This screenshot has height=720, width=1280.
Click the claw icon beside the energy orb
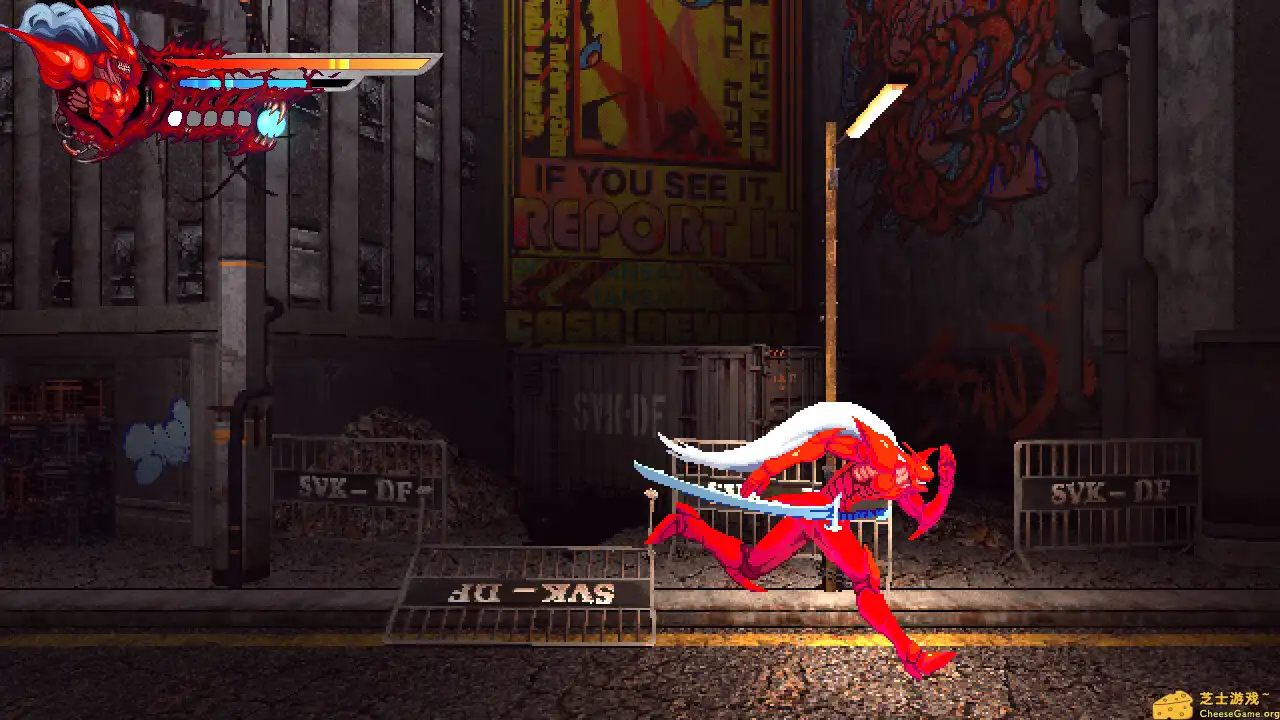pos(277,108)
